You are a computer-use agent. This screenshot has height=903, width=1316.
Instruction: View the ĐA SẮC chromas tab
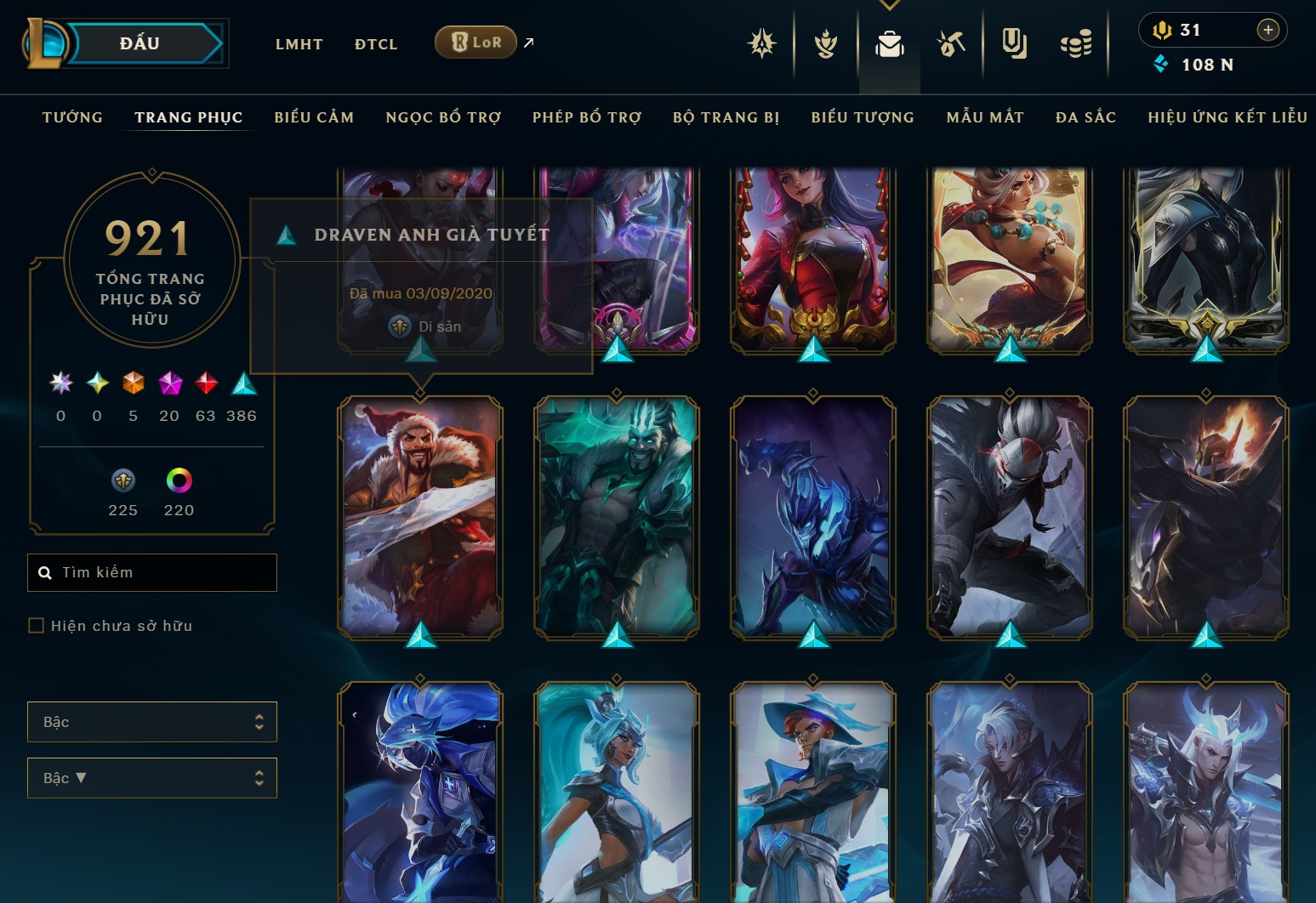pyautogui.click(x=1085, y=117)
